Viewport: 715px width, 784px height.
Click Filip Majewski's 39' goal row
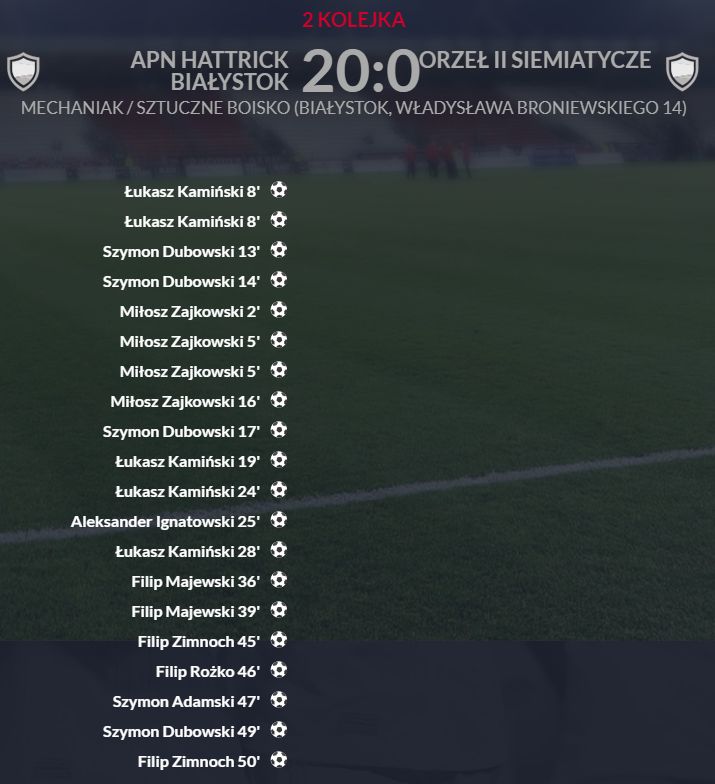coord(195,611)
